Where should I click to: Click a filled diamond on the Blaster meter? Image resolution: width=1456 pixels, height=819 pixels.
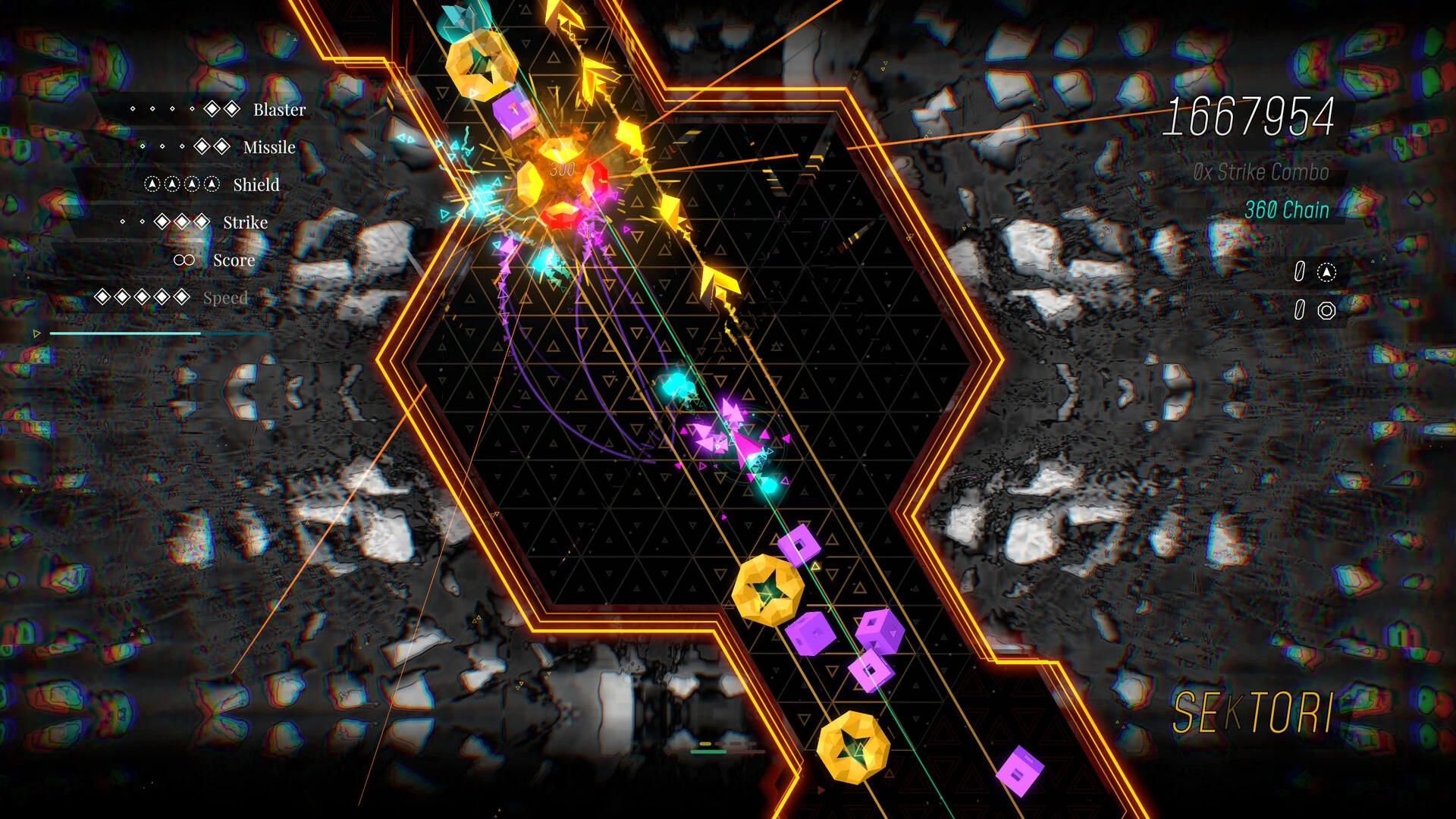point(212,110)
